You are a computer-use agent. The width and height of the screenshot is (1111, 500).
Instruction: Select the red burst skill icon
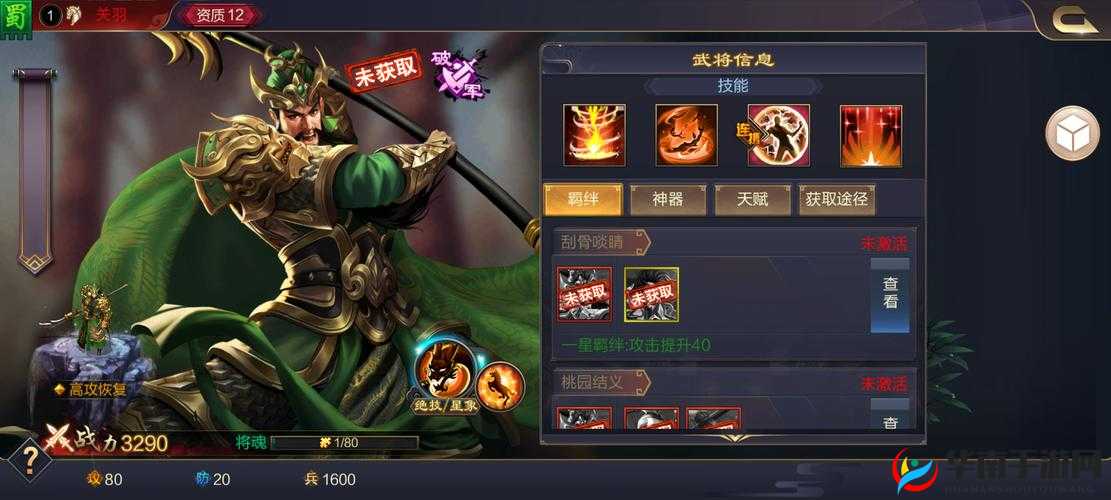tap(870, 135)
